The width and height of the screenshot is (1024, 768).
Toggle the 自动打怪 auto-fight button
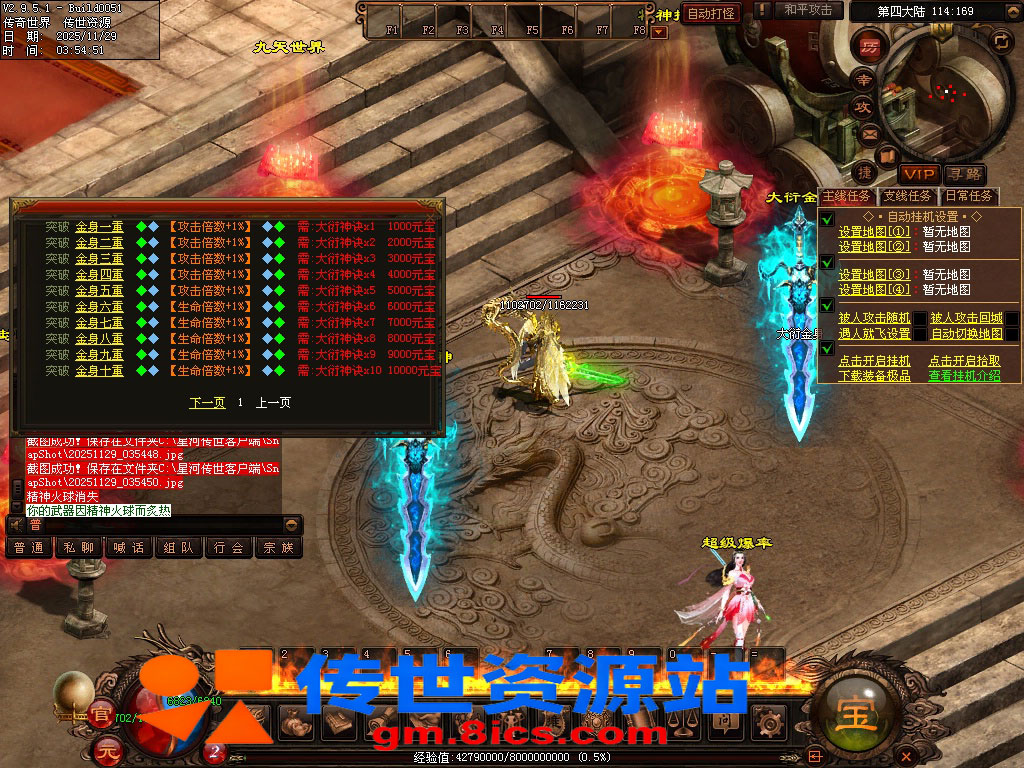point(711,13)
